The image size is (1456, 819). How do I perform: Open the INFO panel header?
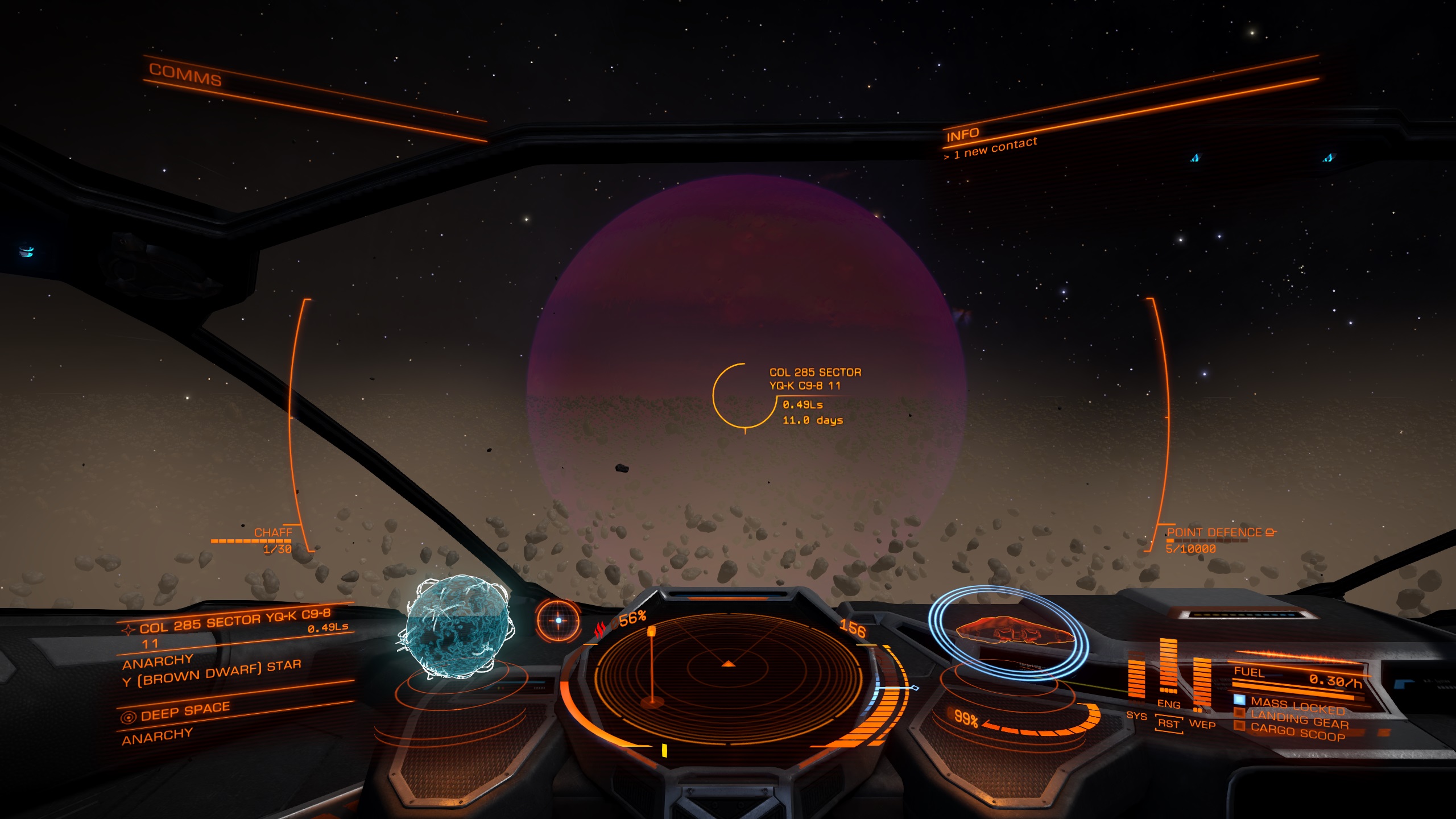962,135
